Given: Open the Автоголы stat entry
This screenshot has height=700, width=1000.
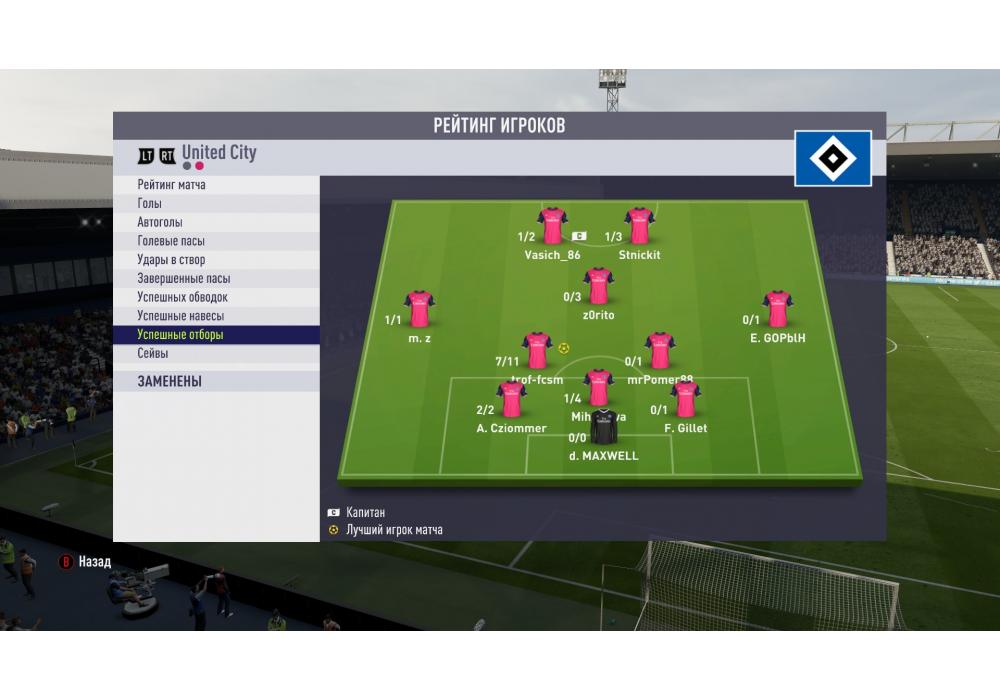Looking at the screenshot, I should [160, 222].
